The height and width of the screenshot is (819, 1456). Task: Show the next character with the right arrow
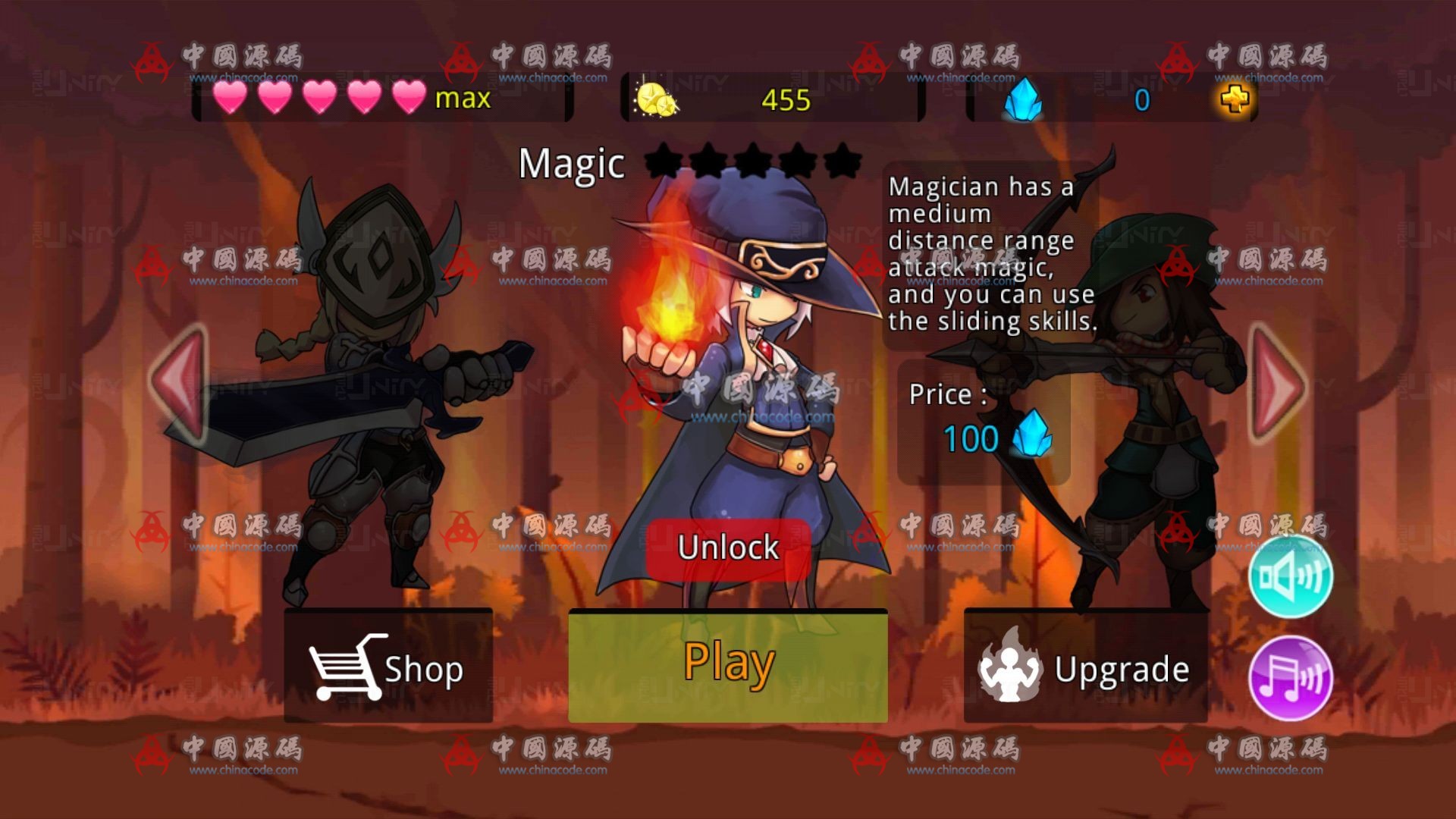click(x=1278, y=384)
